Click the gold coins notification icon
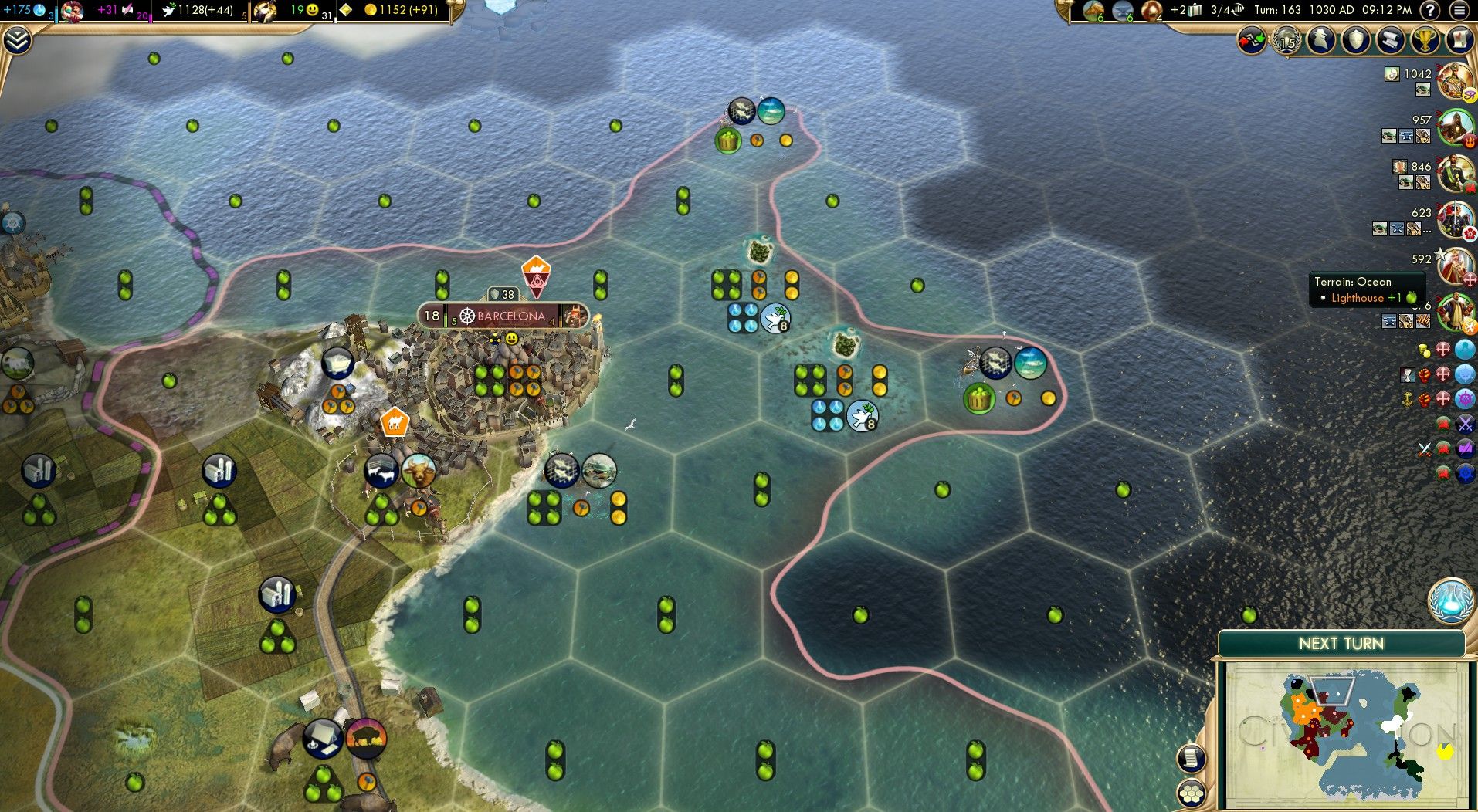The width and height of the screenshot is (1478, 812). tap(1425, 349)
